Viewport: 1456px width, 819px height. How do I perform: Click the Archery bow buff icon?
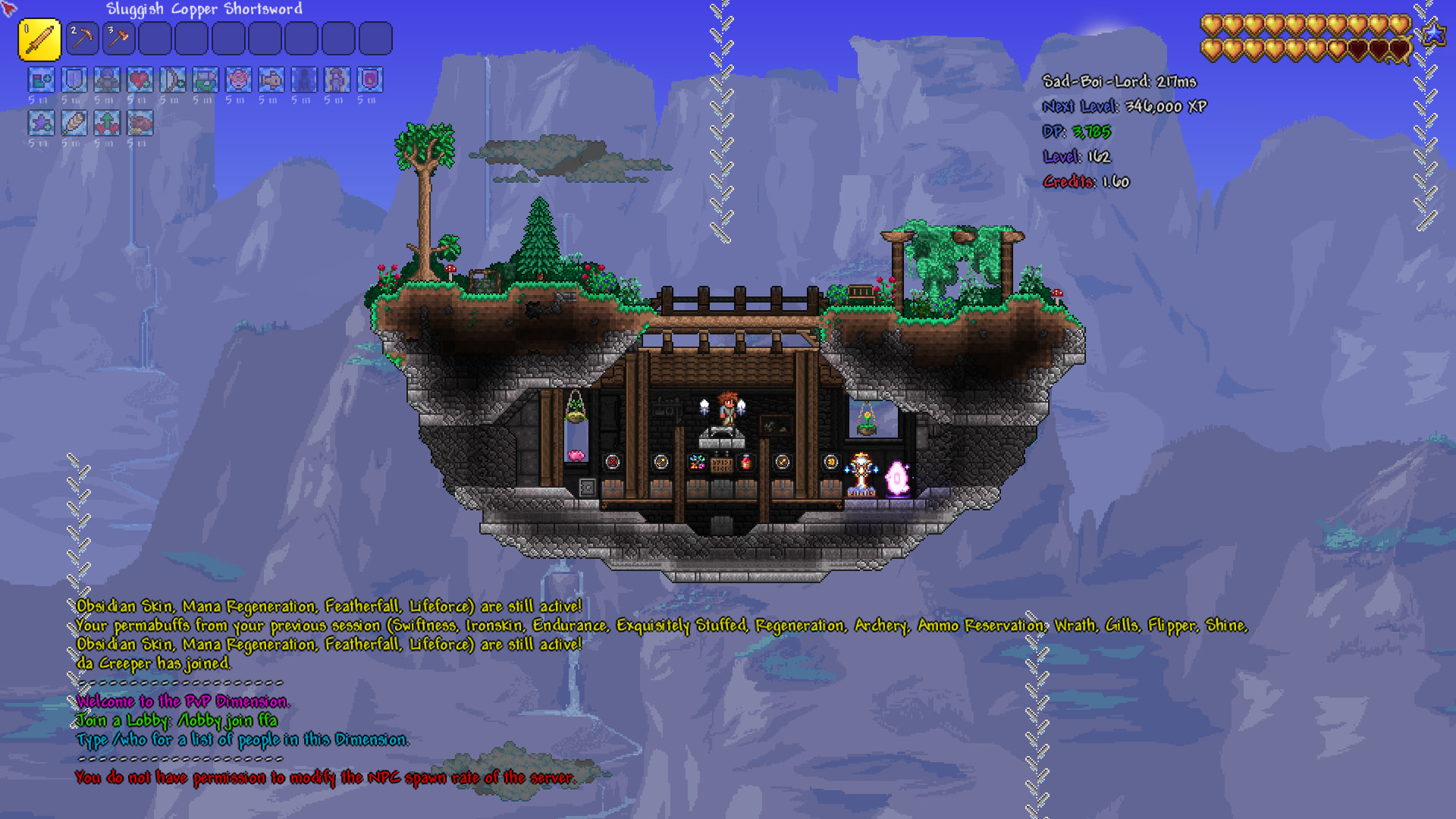(173, 80)
